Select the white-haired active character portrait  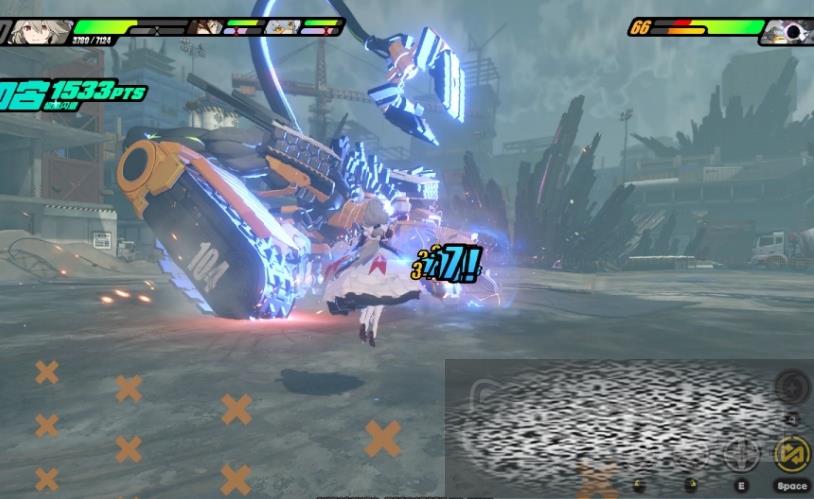click(40, 29)
